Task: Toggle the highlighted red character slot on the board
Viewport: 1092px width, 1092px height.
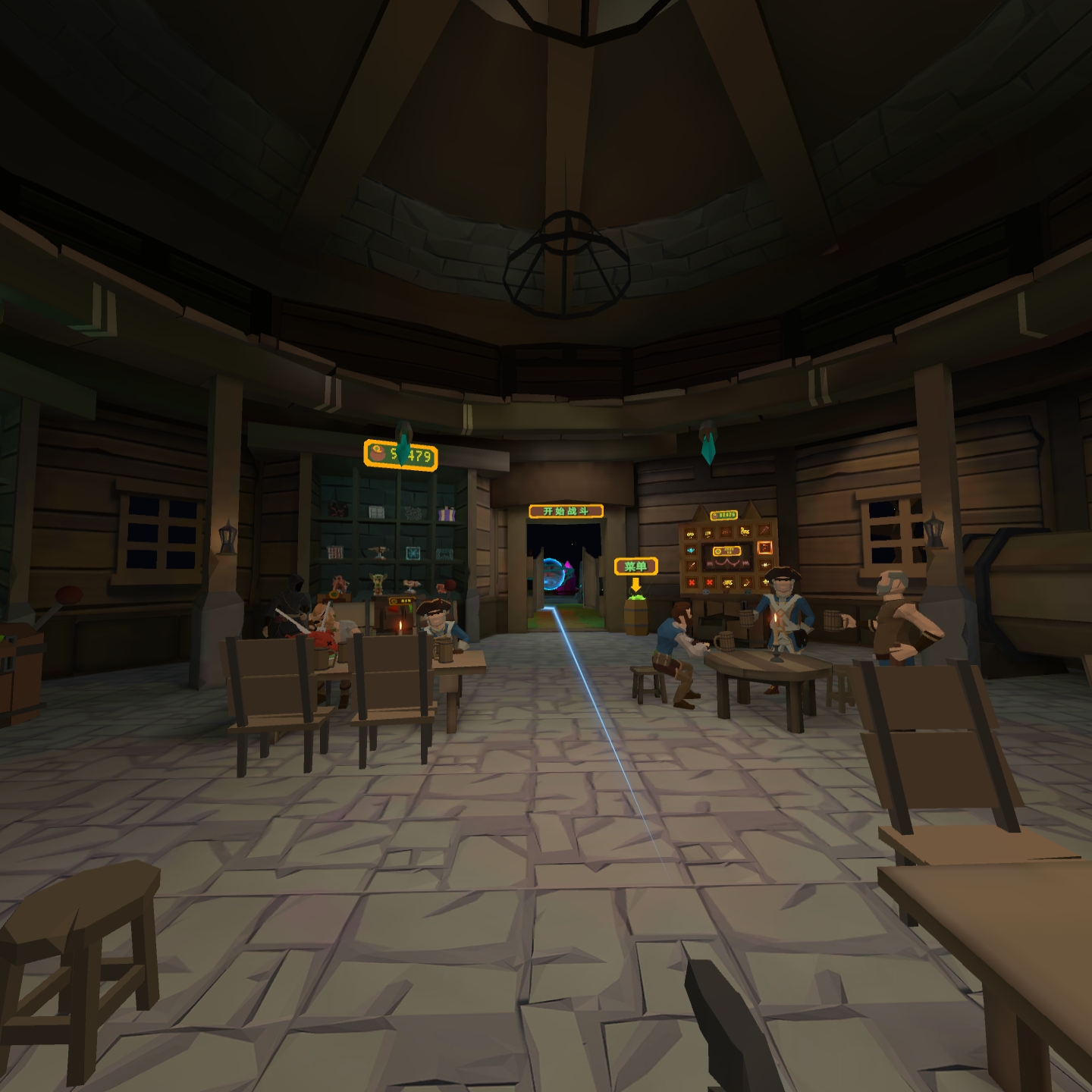Action: click(x=765, y=549)
